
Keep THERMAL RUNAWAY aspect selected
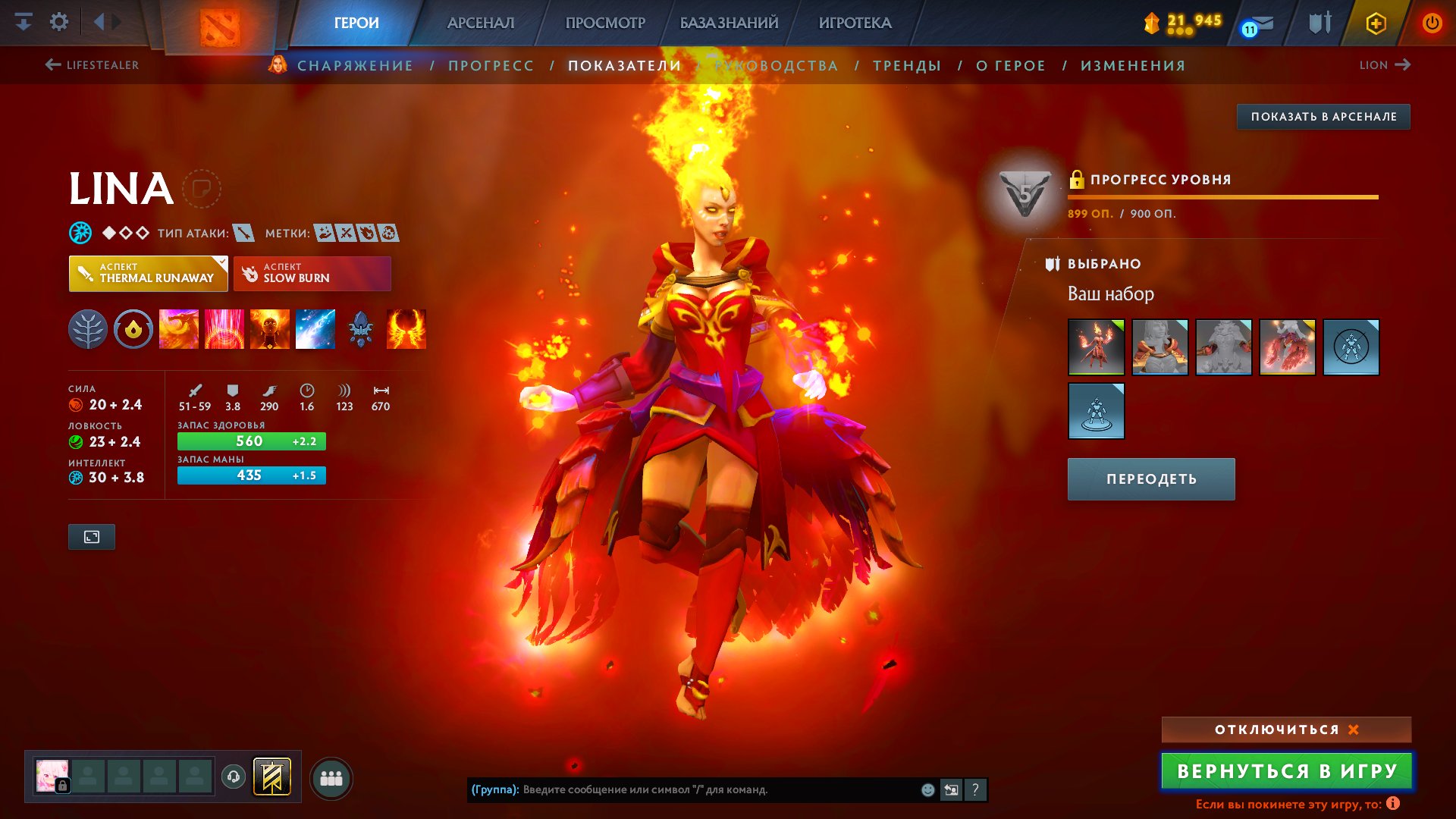pyautogui.click(x=148, y=273)
